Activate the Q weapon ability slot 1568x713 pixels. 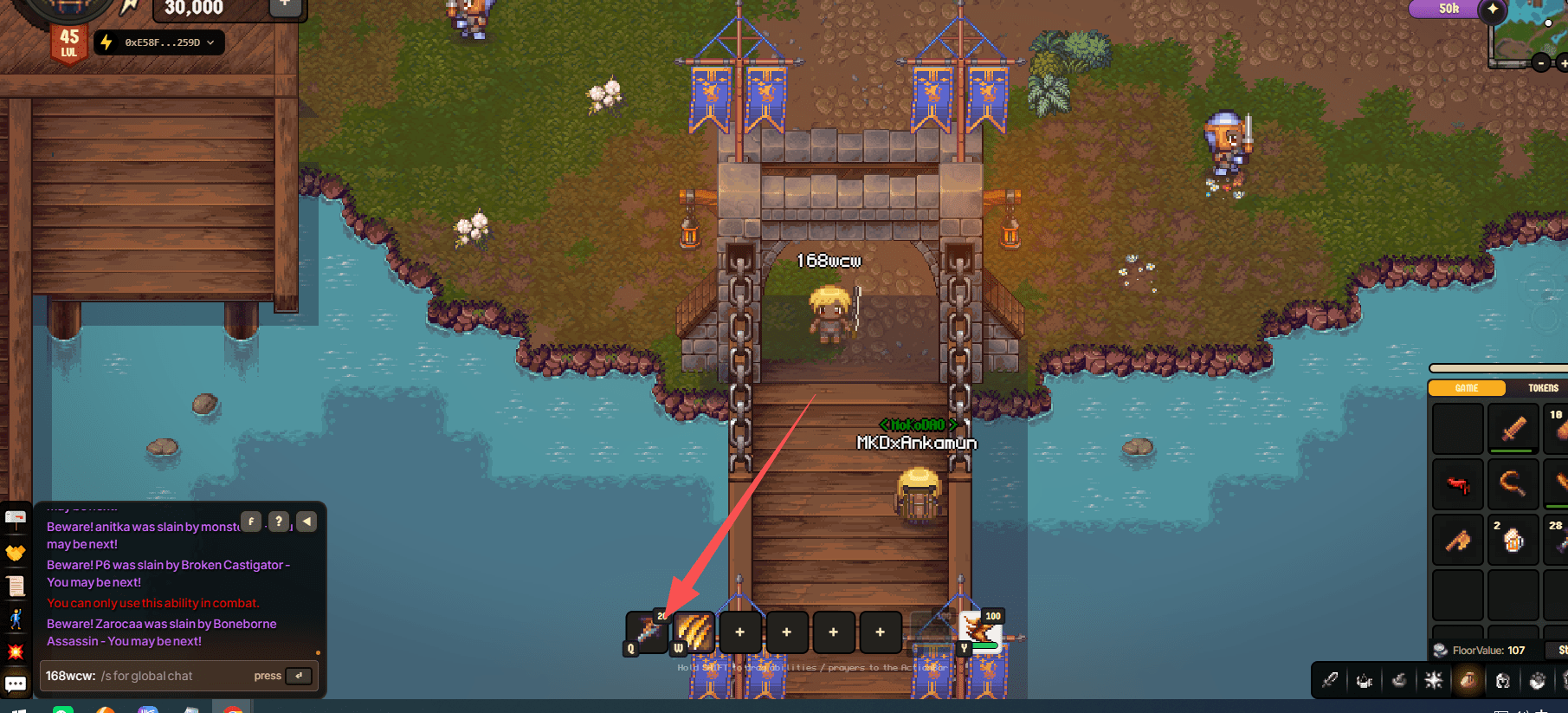click(x=647, y=632)
